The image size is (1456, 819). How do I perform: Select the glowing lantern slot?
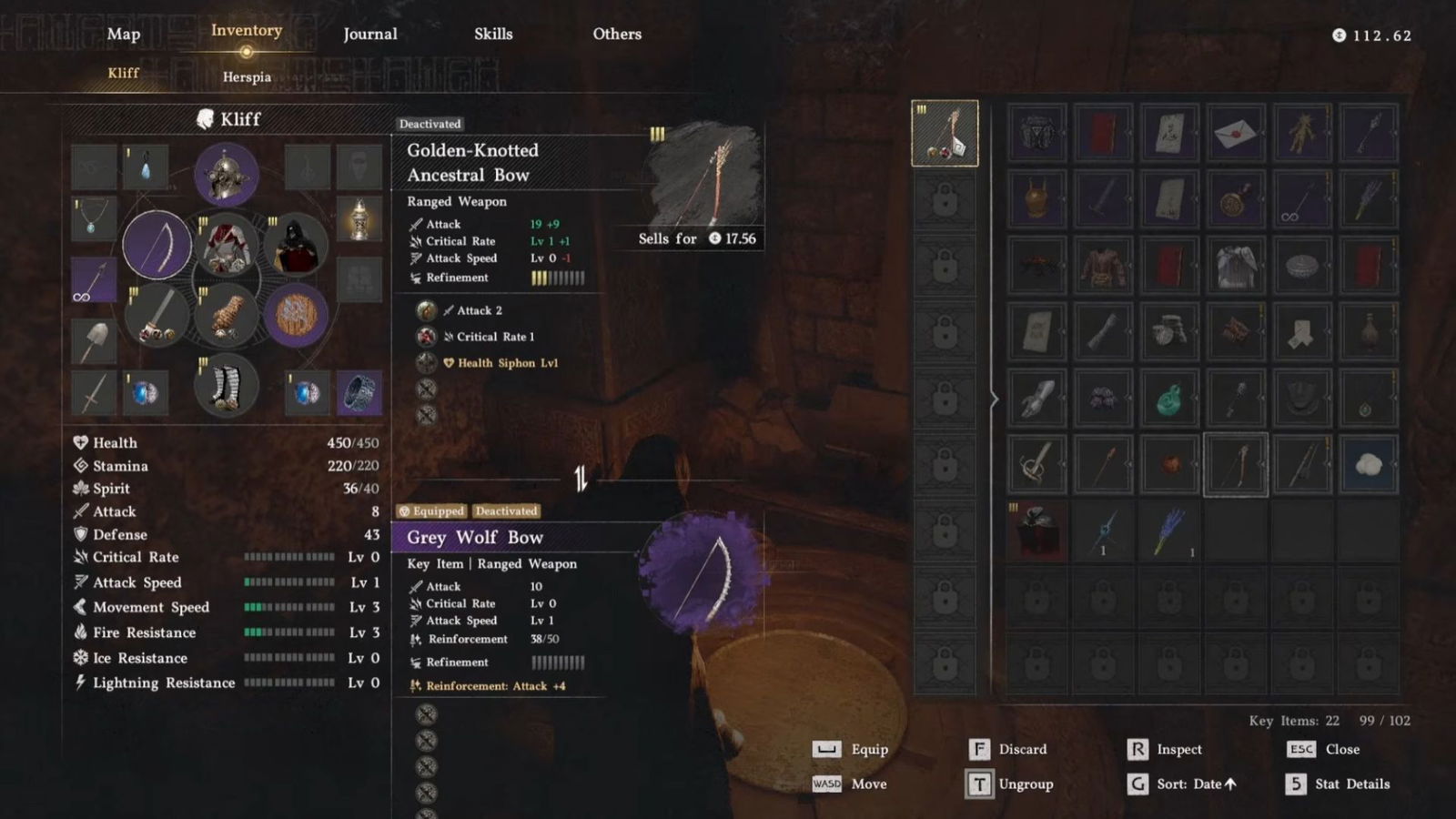pos(359,219)
